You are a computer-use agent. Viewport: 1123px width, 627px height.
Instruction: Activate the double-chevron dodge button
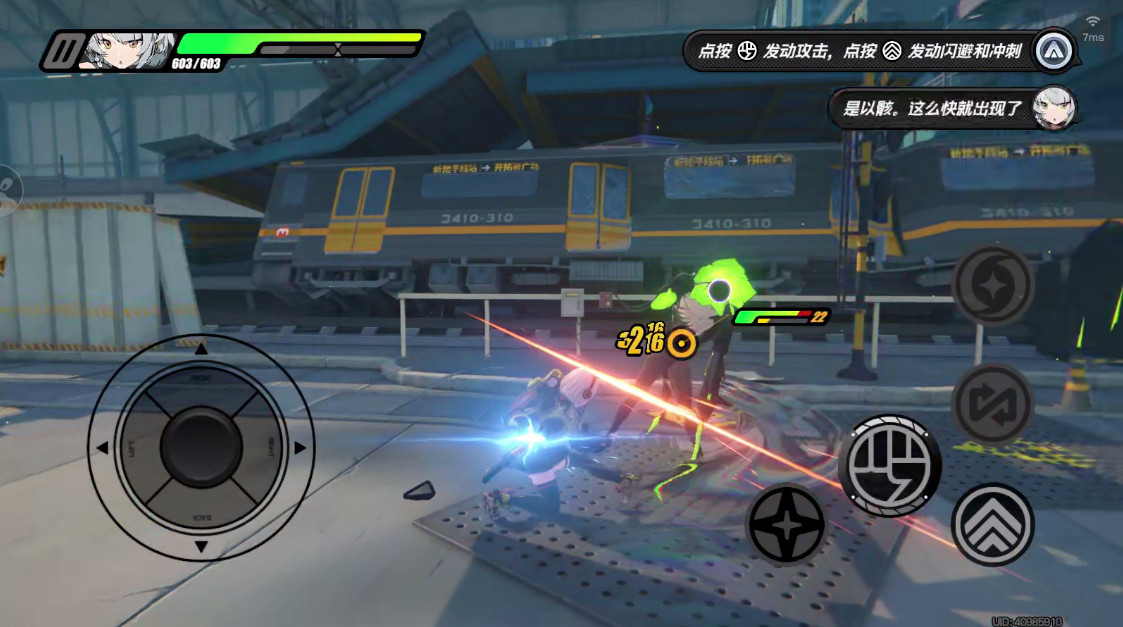991,524
